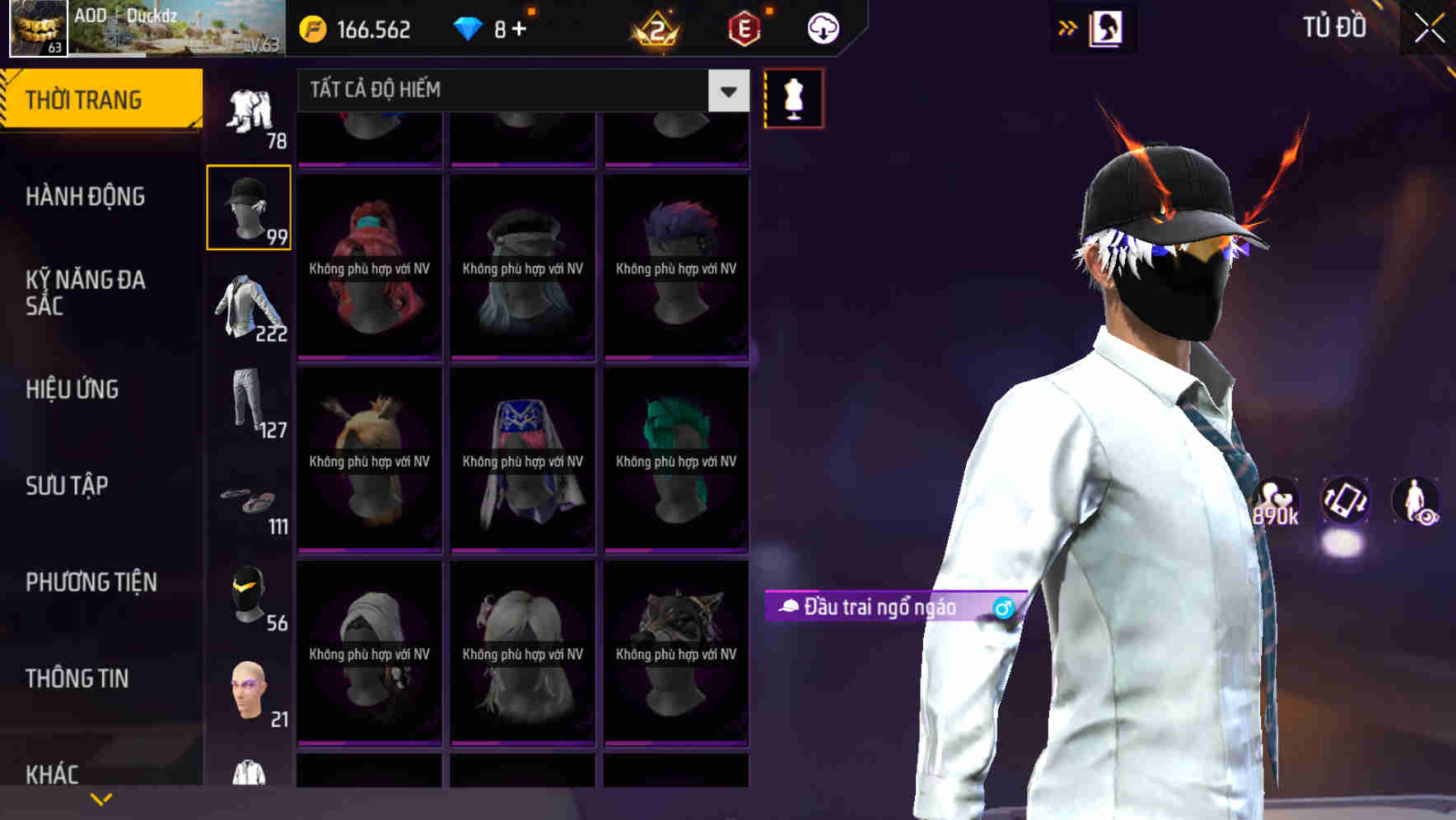Click the double chevron next to the profile card icon
1456x820 pixels.
pyautogui.click(x=1068, y=27)
